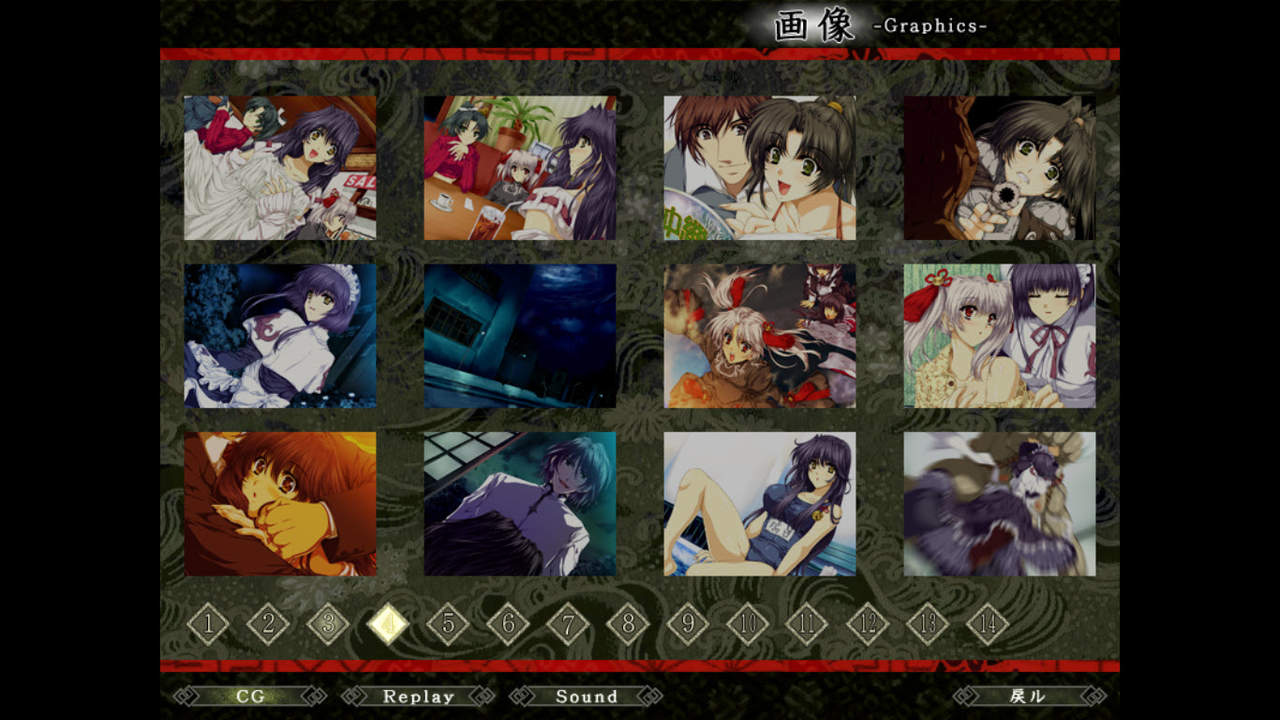Open the Sound section
The height and width of the screenshot is (720, 1280).
(586, 696)
